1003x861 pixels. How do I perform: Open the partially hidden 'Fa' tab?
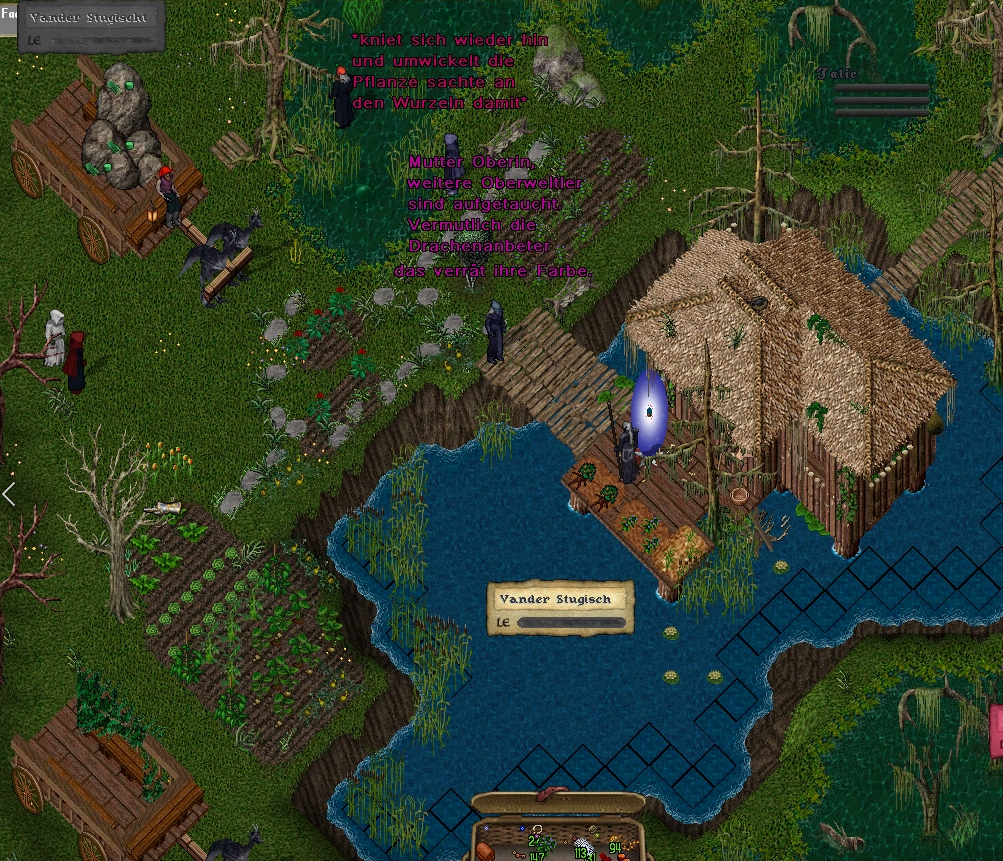click(7, 16)
